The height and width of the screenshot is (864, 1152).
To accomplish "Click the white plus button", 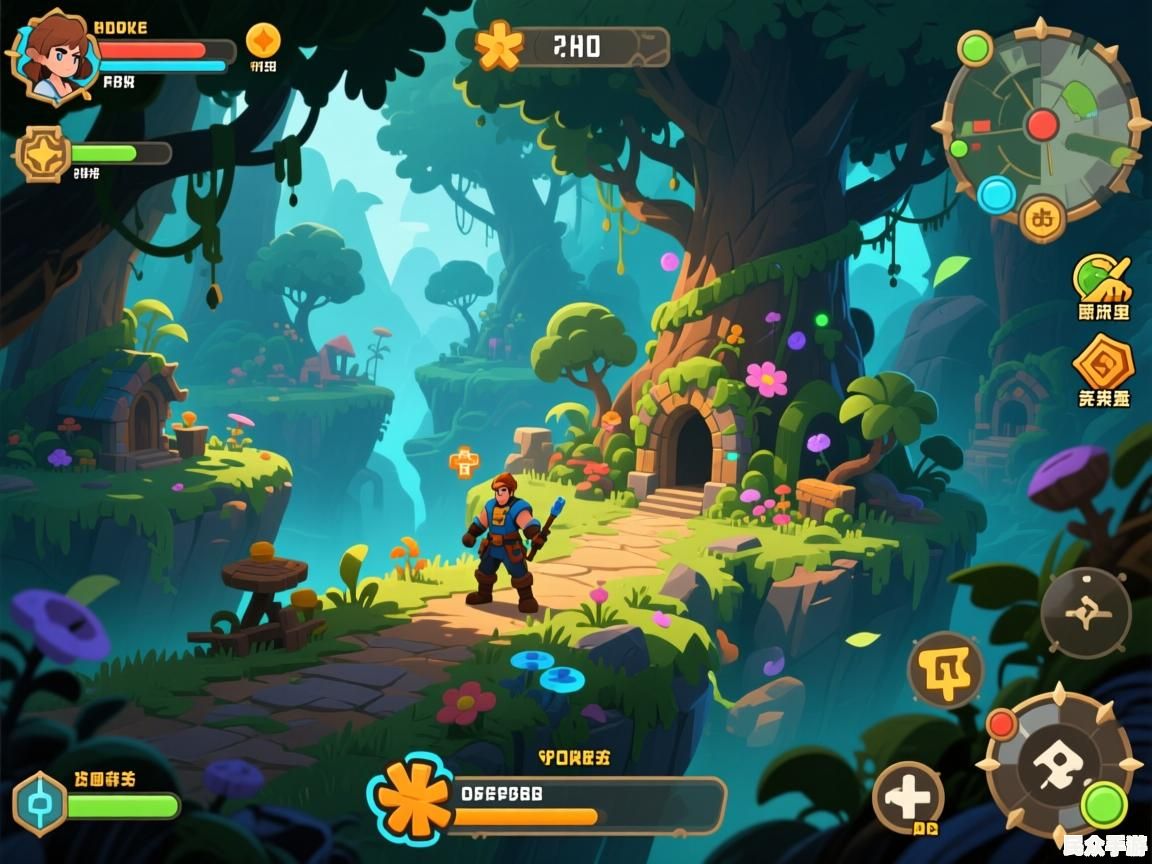I will point(908,798).
